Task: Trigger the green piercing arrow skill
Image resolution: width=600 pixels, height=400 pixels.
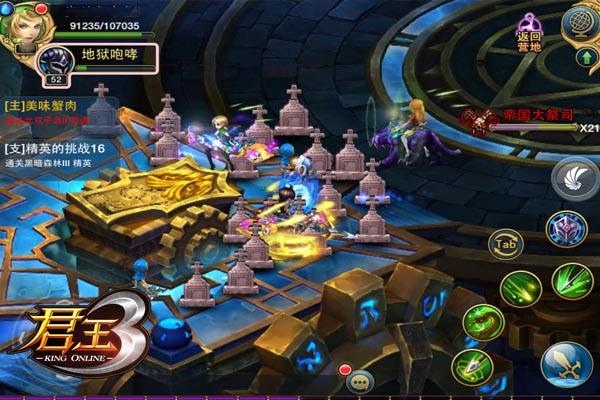Action: (472, 368)
